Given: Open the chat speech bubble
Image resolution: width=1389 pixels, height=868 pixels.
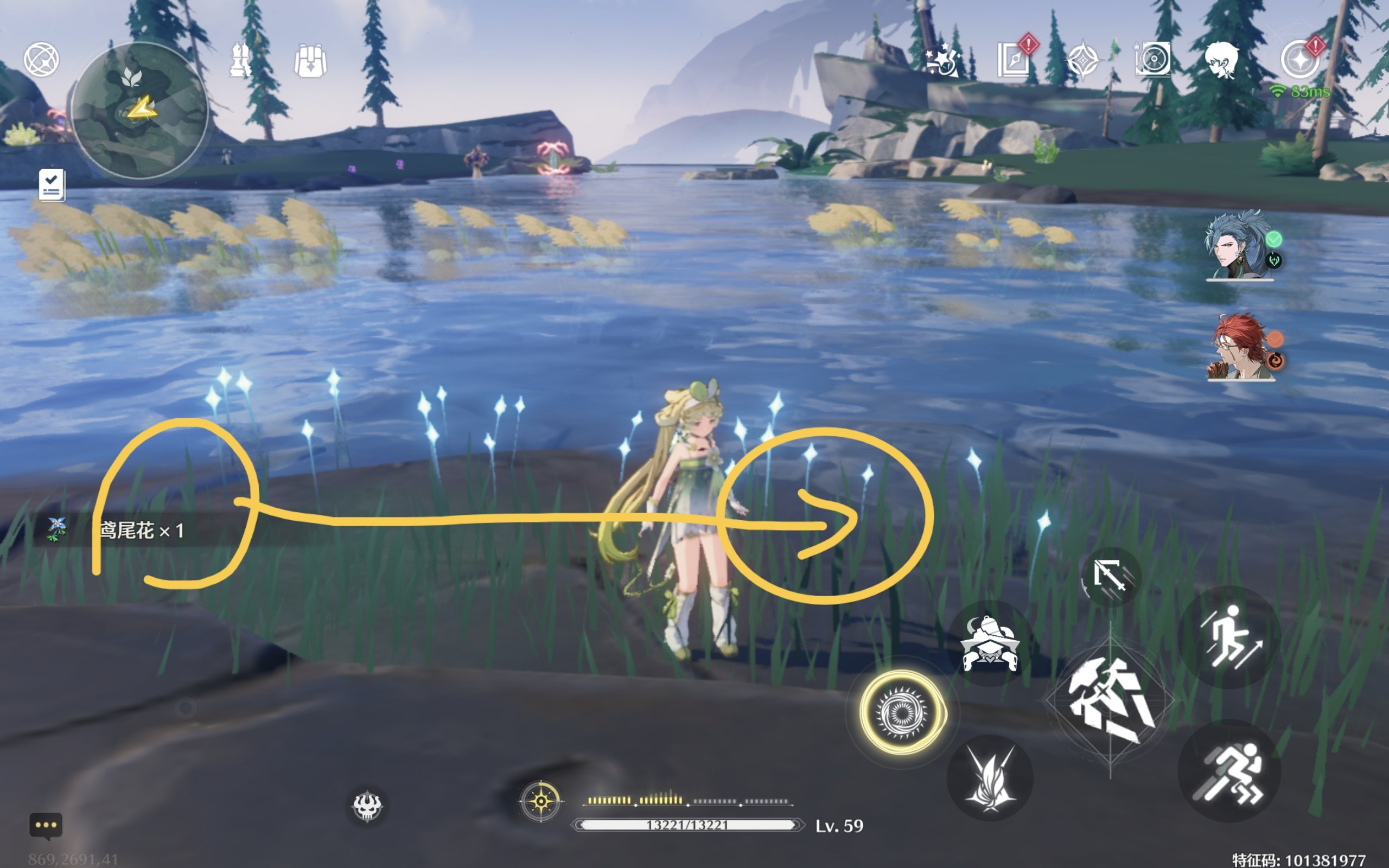Looking at the screenshot, I should pyautogui.click(x=46, y=826).
